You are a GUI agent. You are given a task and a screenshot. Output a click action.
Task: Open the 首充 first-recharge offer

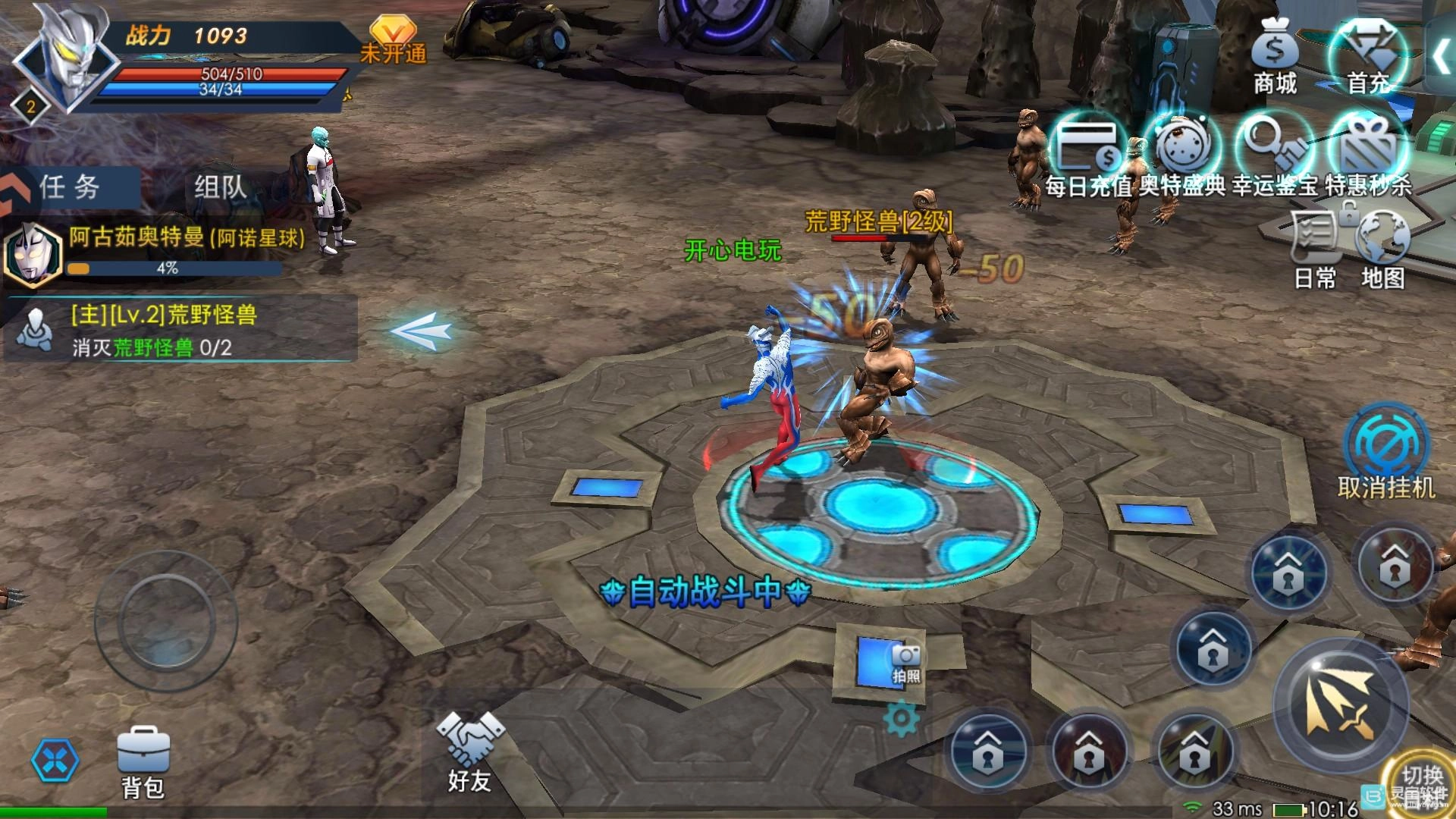click(x=1367, y=57)
